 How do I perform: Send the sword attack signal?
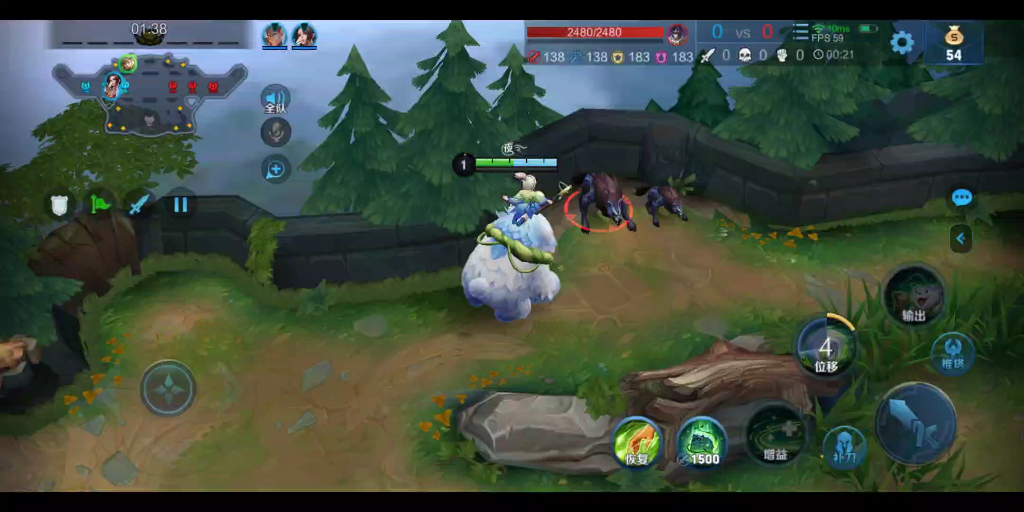click(x=139, y=205)
